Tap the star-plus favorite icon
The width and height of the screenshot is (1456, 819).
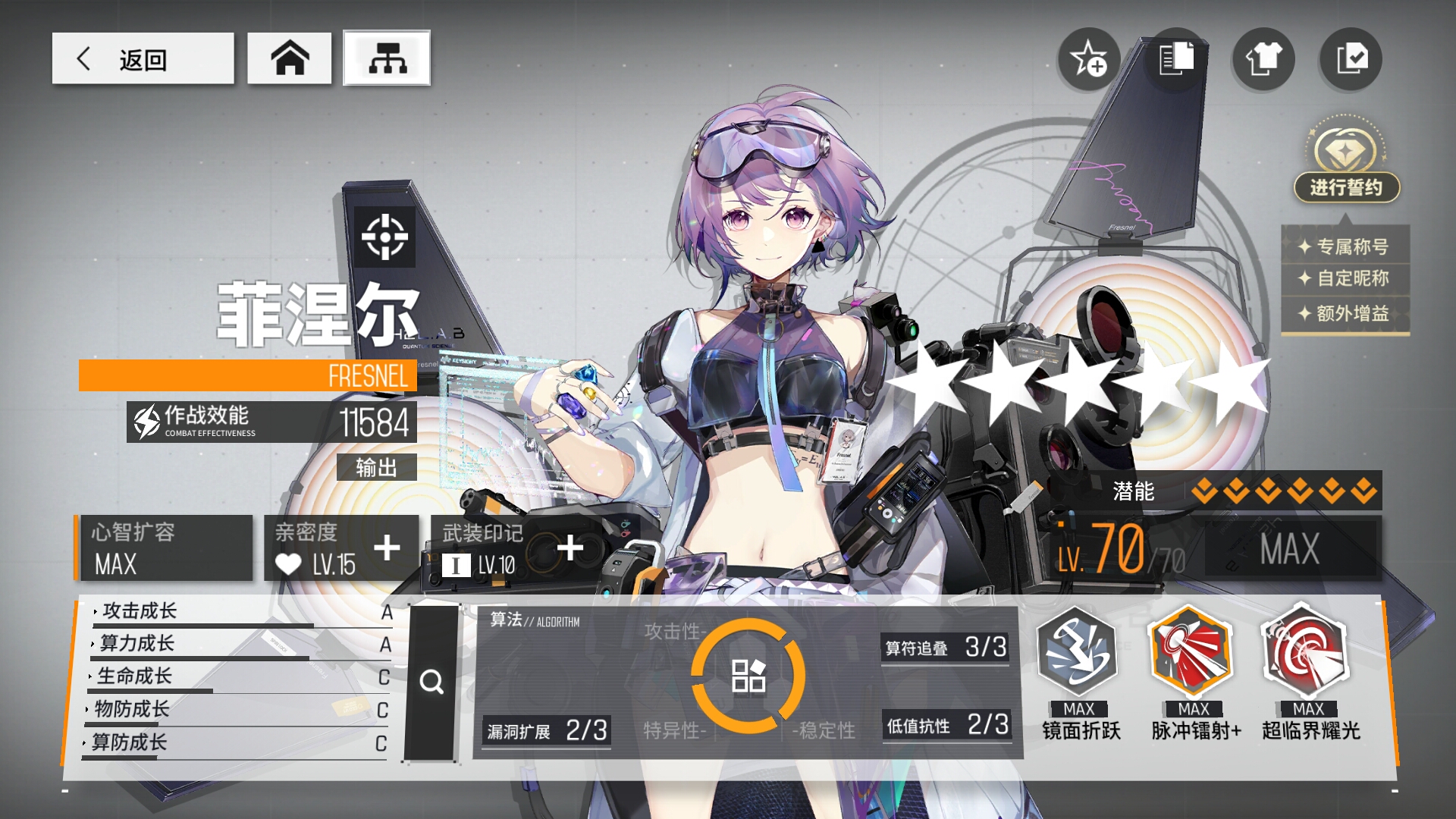click(1088, 58)
